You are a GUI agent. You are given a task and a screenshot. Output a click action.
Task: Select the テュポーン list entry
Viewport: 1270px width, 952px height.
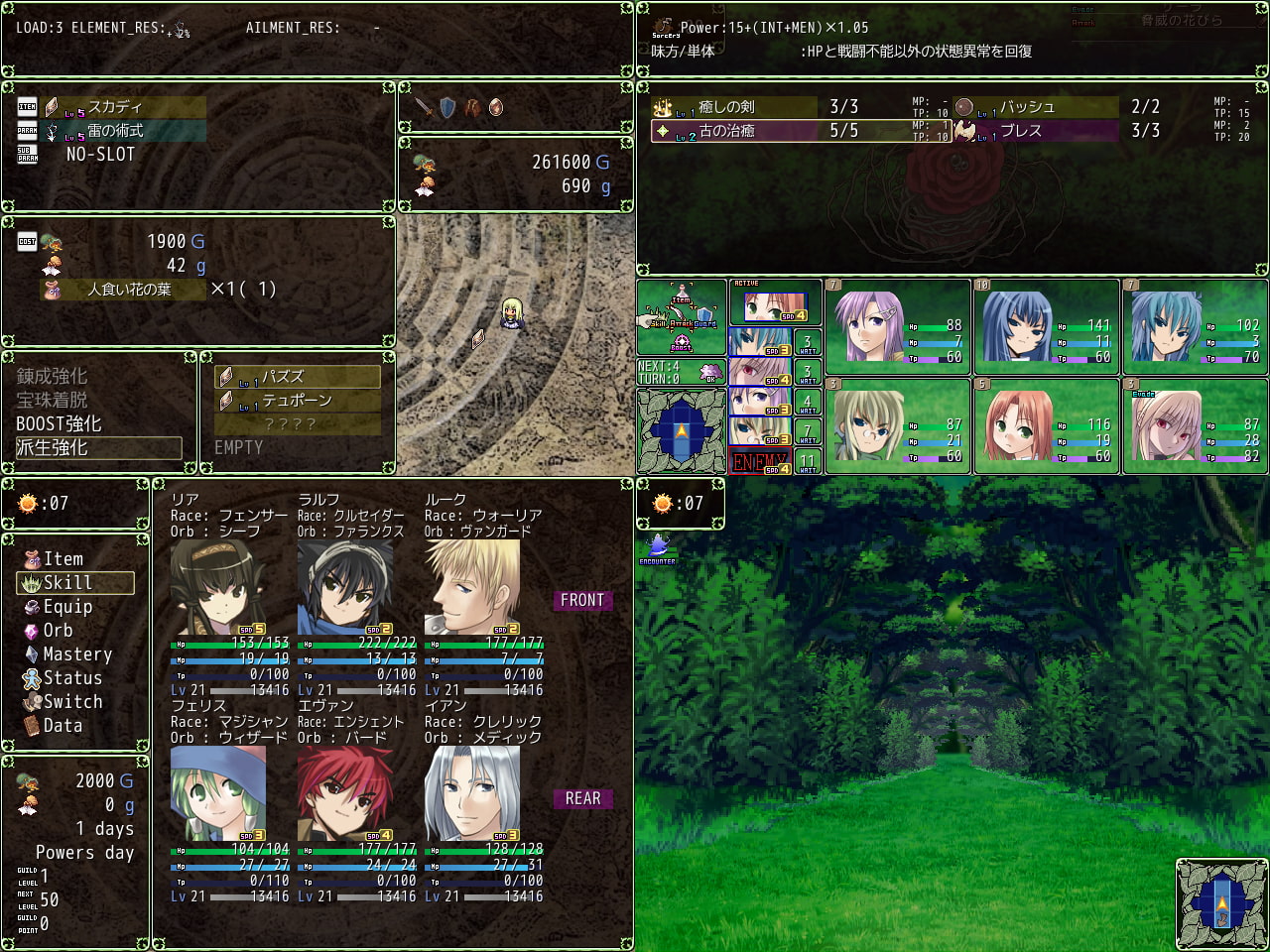[x=298, y=401]
